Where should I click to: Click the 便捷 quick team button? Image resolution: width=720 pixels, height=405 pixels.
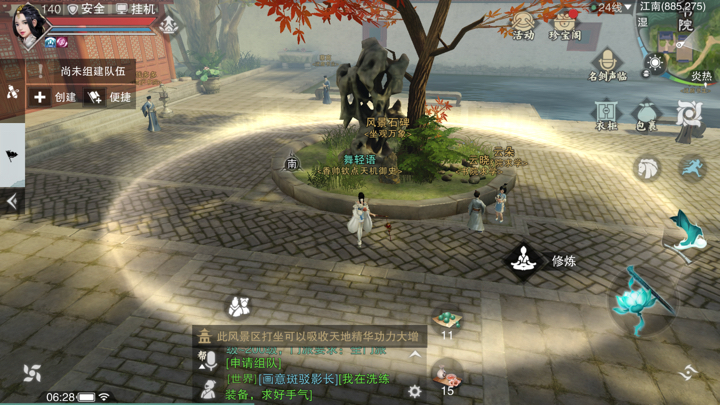click(x=110, y=97)
